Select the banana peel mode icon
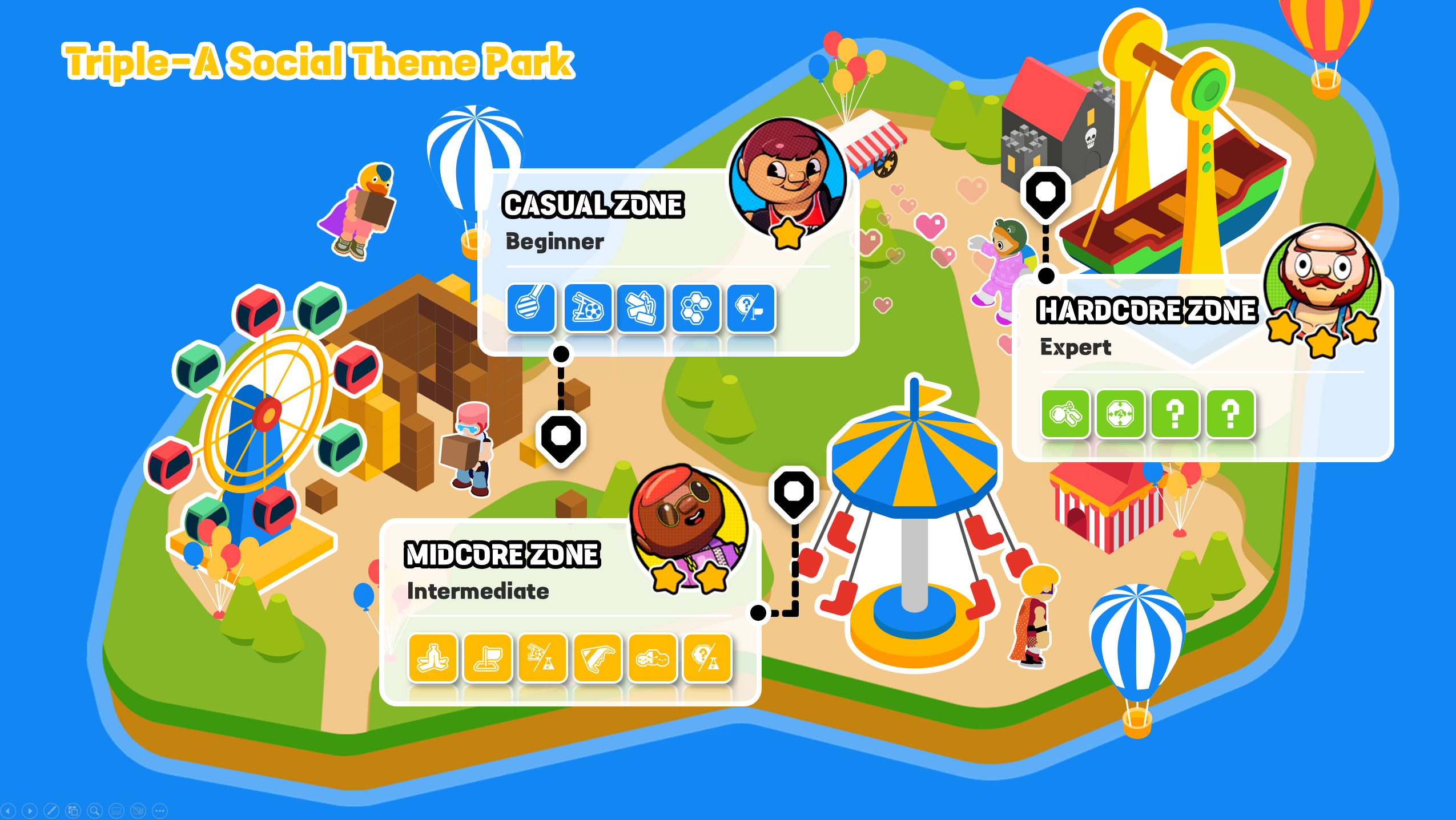 point(433,658)
